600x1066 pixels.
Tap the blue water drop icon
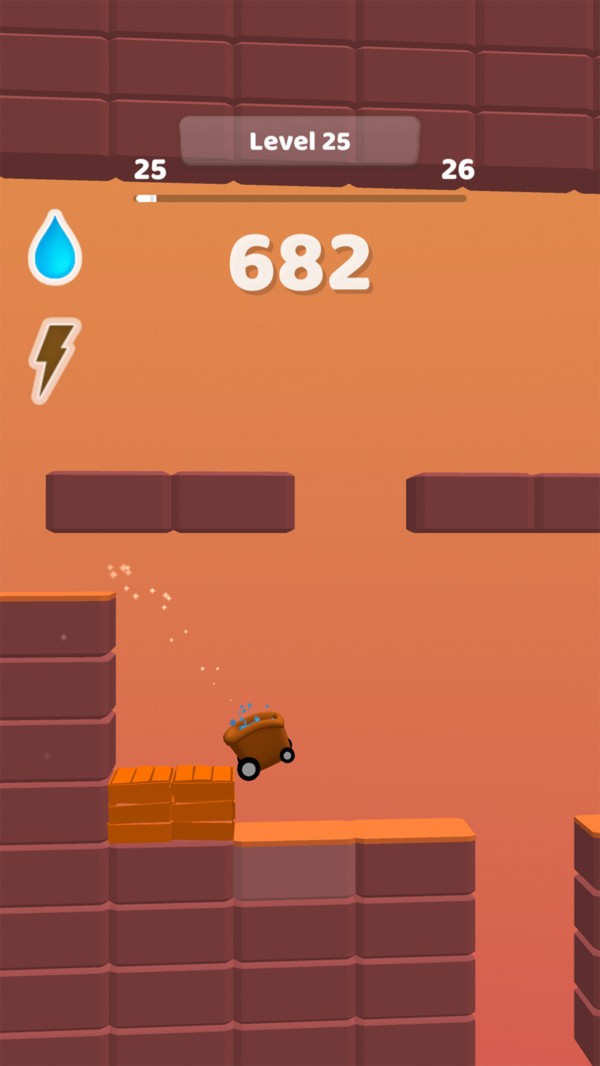tap(55, 250)
